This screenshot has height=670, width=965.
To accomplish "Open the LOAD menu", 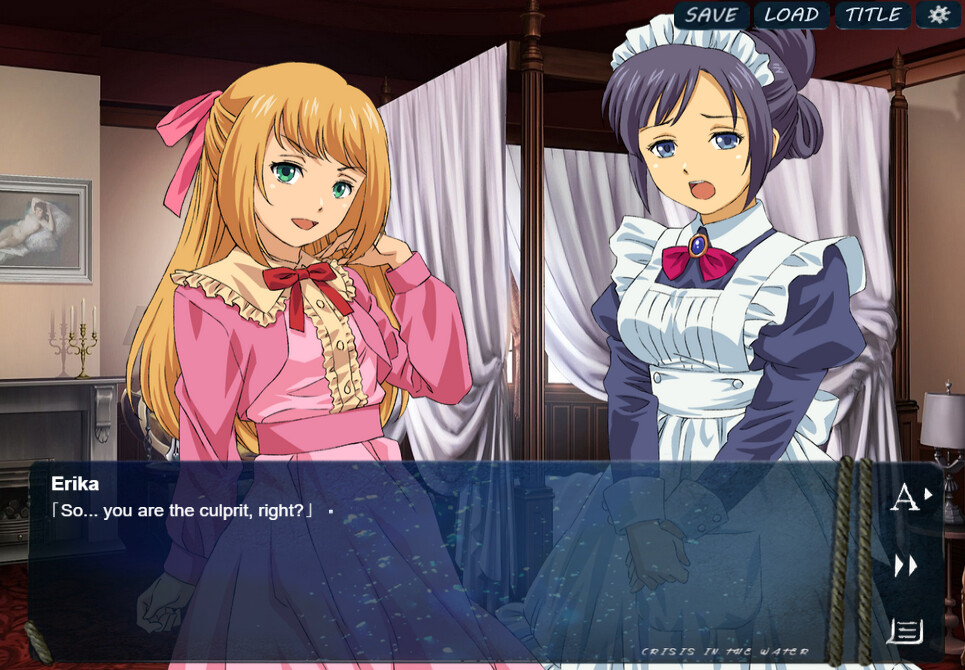I will [791, 15].
